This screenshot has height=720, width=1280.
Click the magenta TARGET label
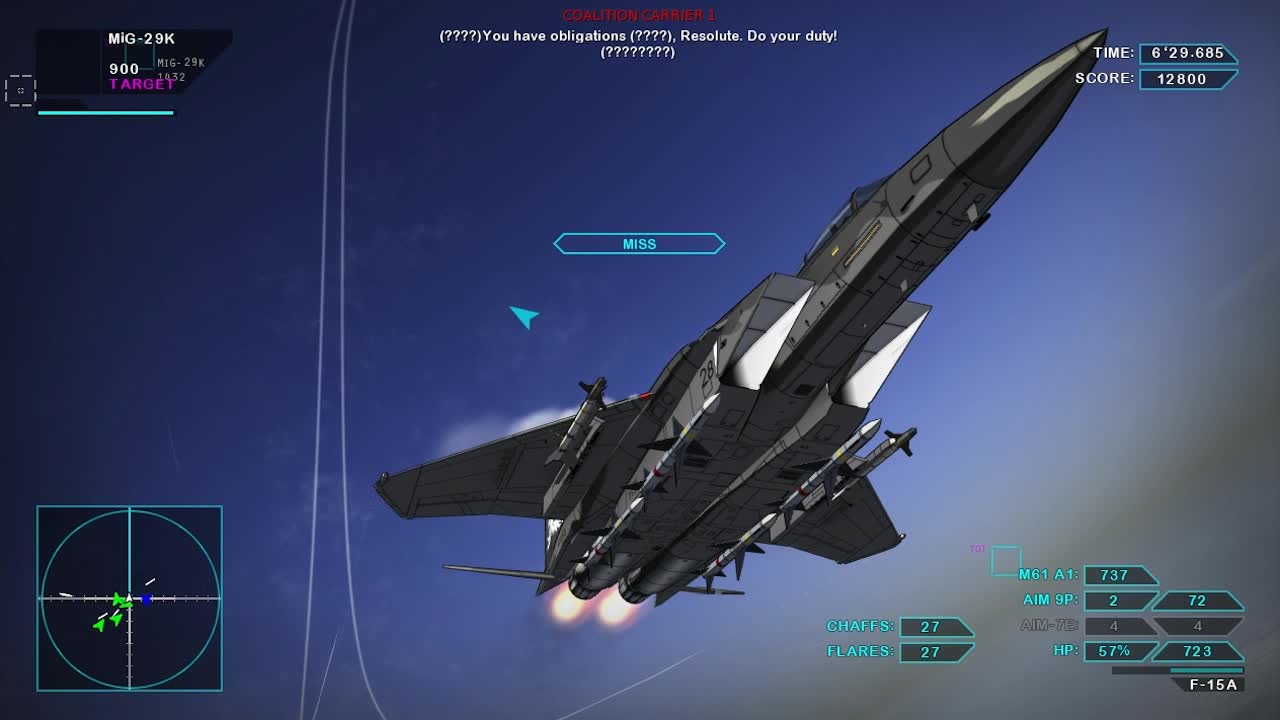coord(140,84)
